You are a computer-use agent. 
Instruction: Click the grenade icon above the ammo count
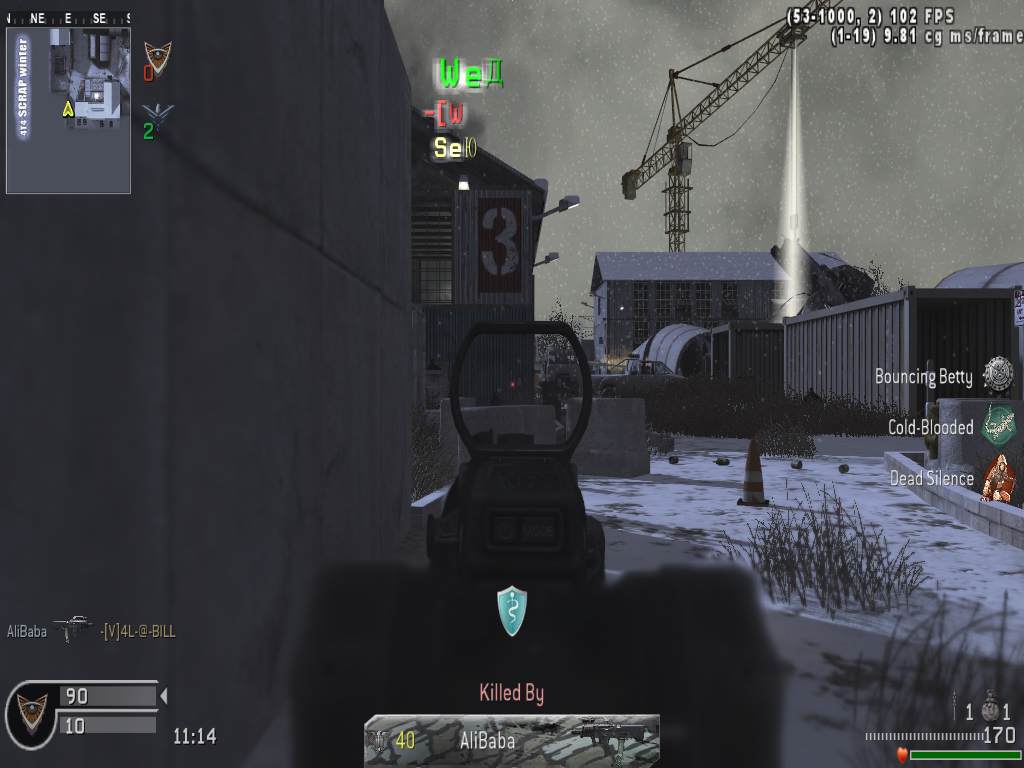(989, 709)
